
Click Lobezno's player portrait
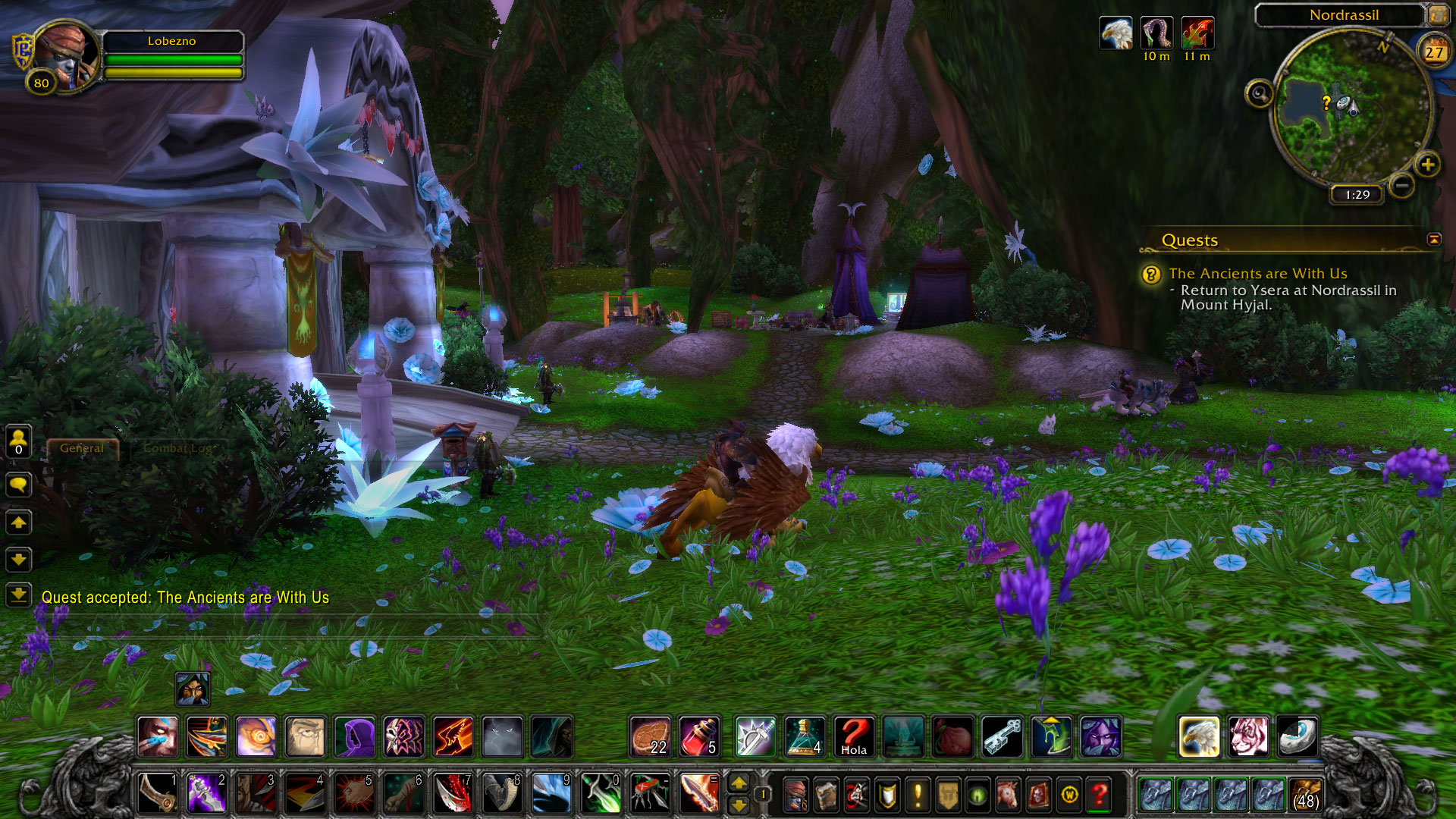[67, 55]
